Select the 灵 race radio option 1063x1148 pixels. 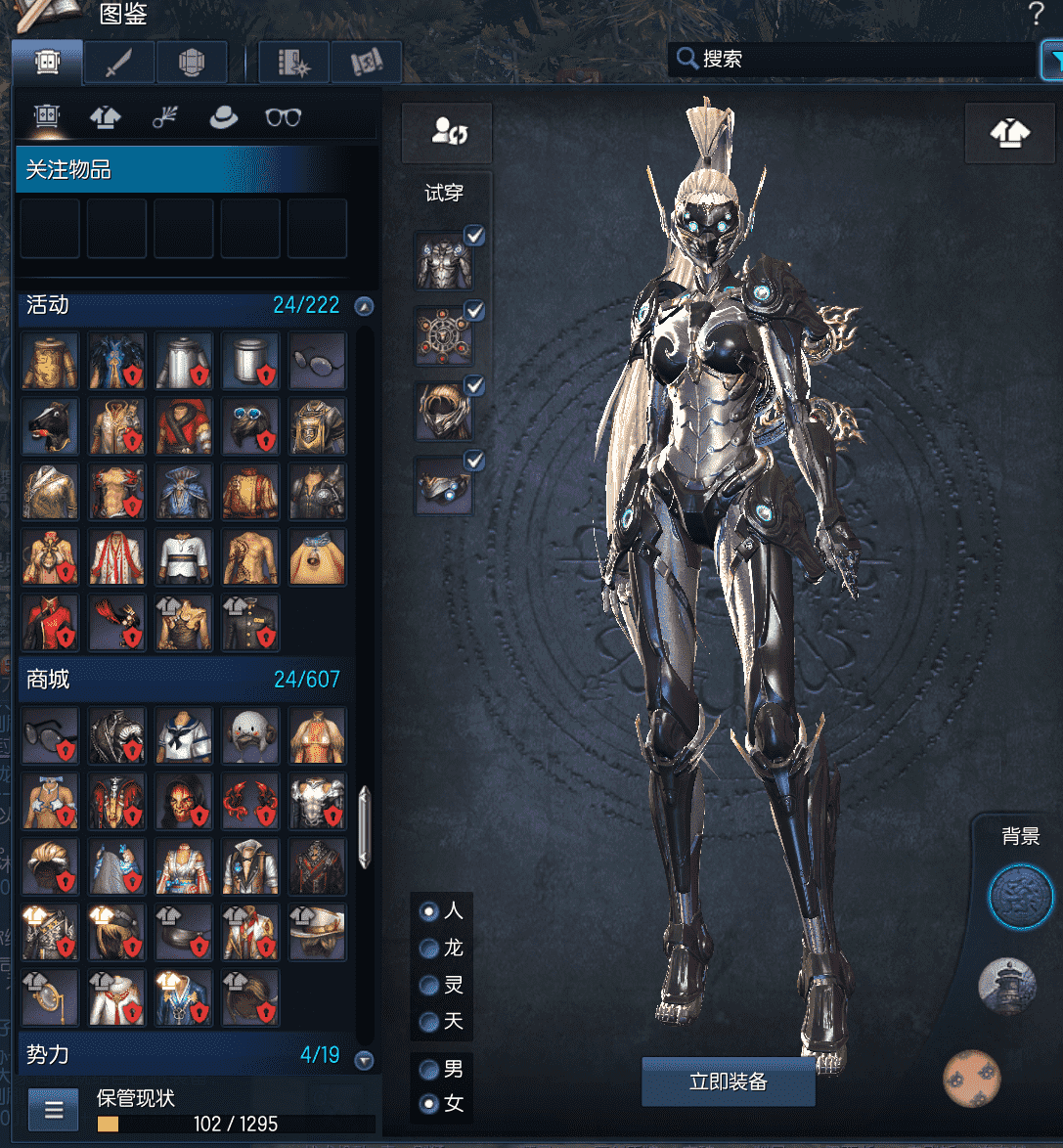[428, 985]
